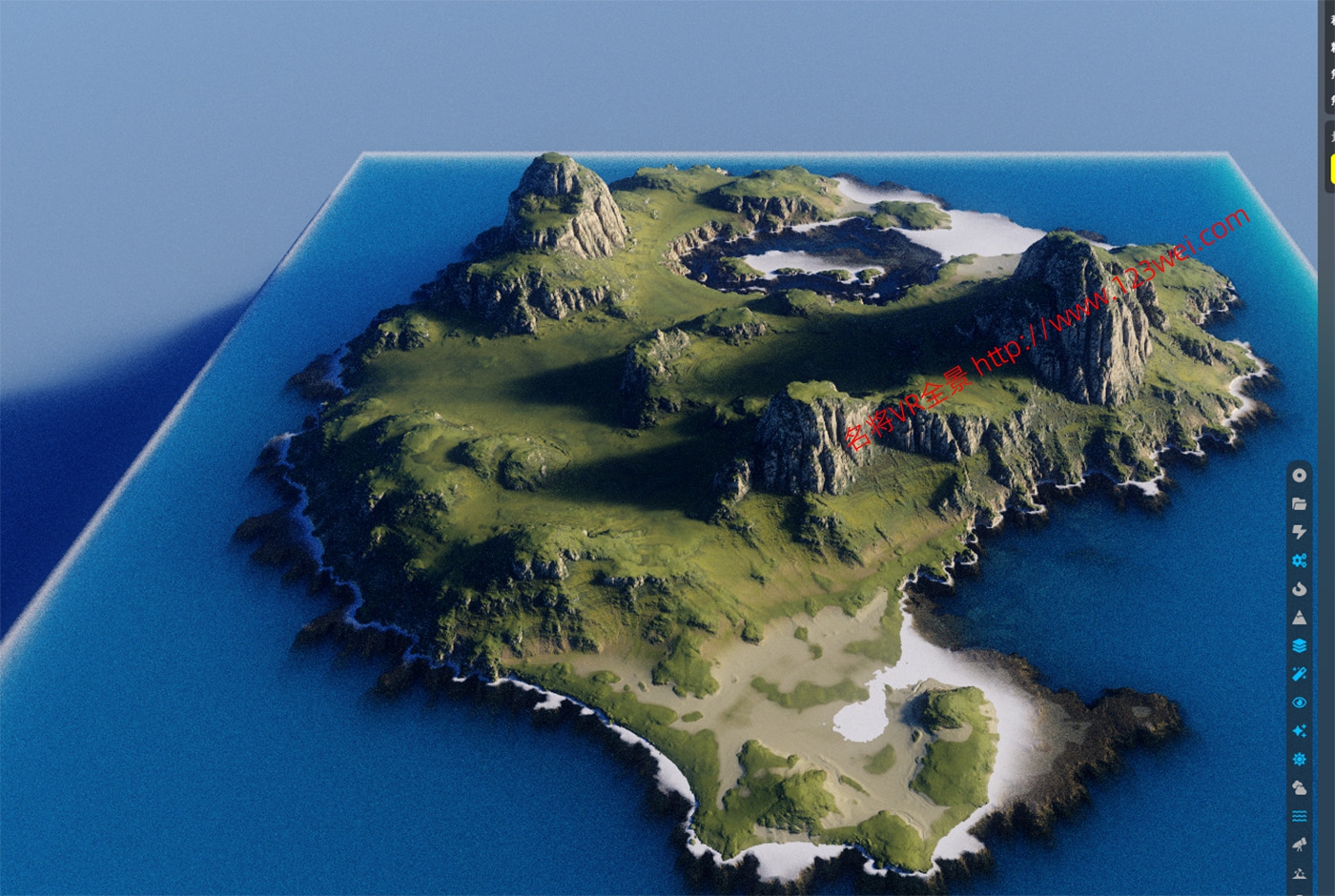Choose the clouds tool
Viewport: 1335px width, 896px height.
(x=1299, y=788)
